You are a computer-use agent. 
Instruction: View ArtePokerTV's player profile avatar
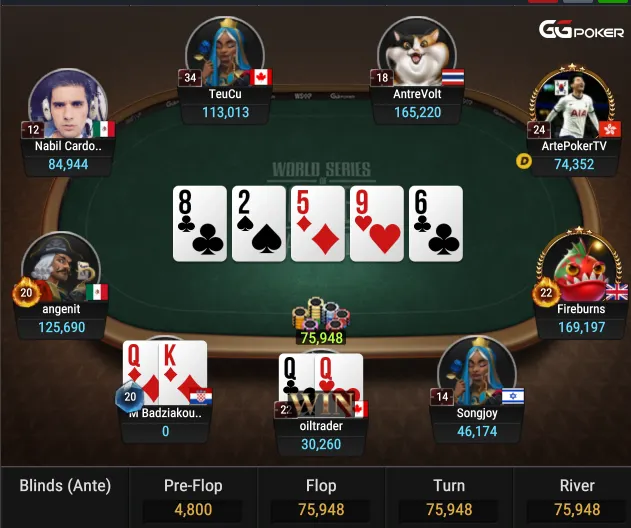pyautogui.click(x=573, y=103)
